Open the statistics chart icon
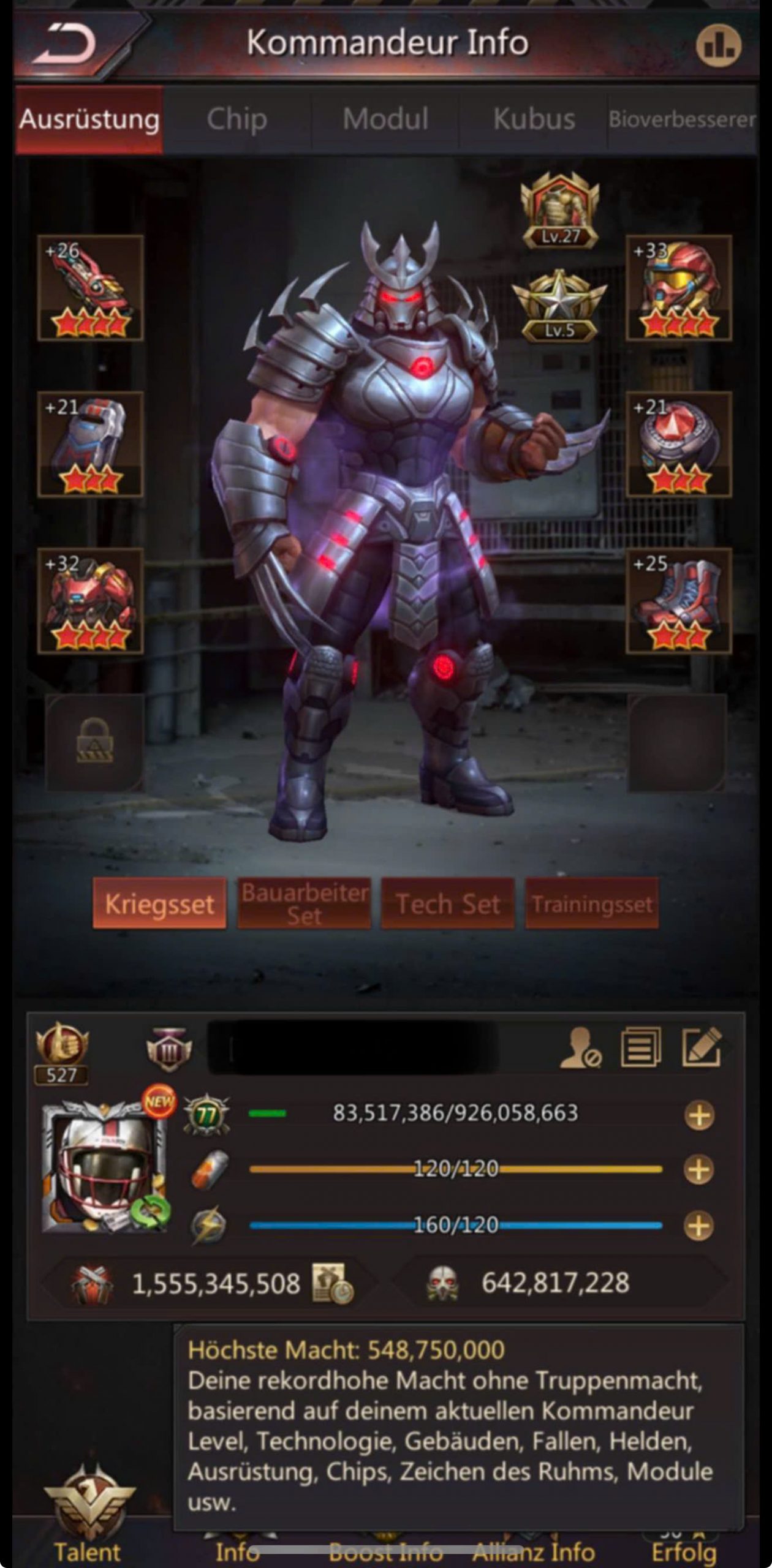Screen dimensions: 772x1568 pyautogui.click(x=718, y=45)
